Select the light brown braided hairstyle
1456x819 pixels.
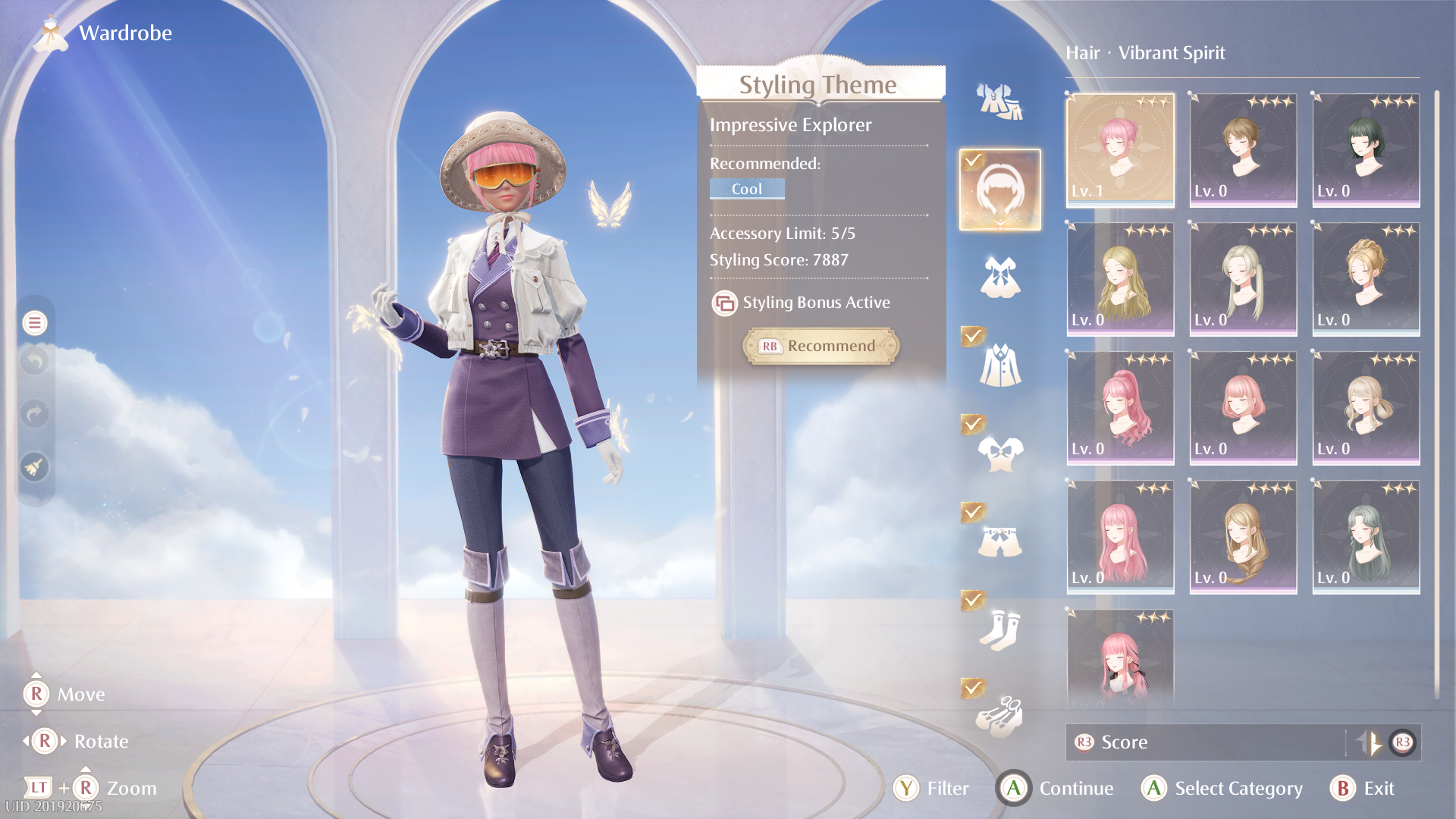1243,536
